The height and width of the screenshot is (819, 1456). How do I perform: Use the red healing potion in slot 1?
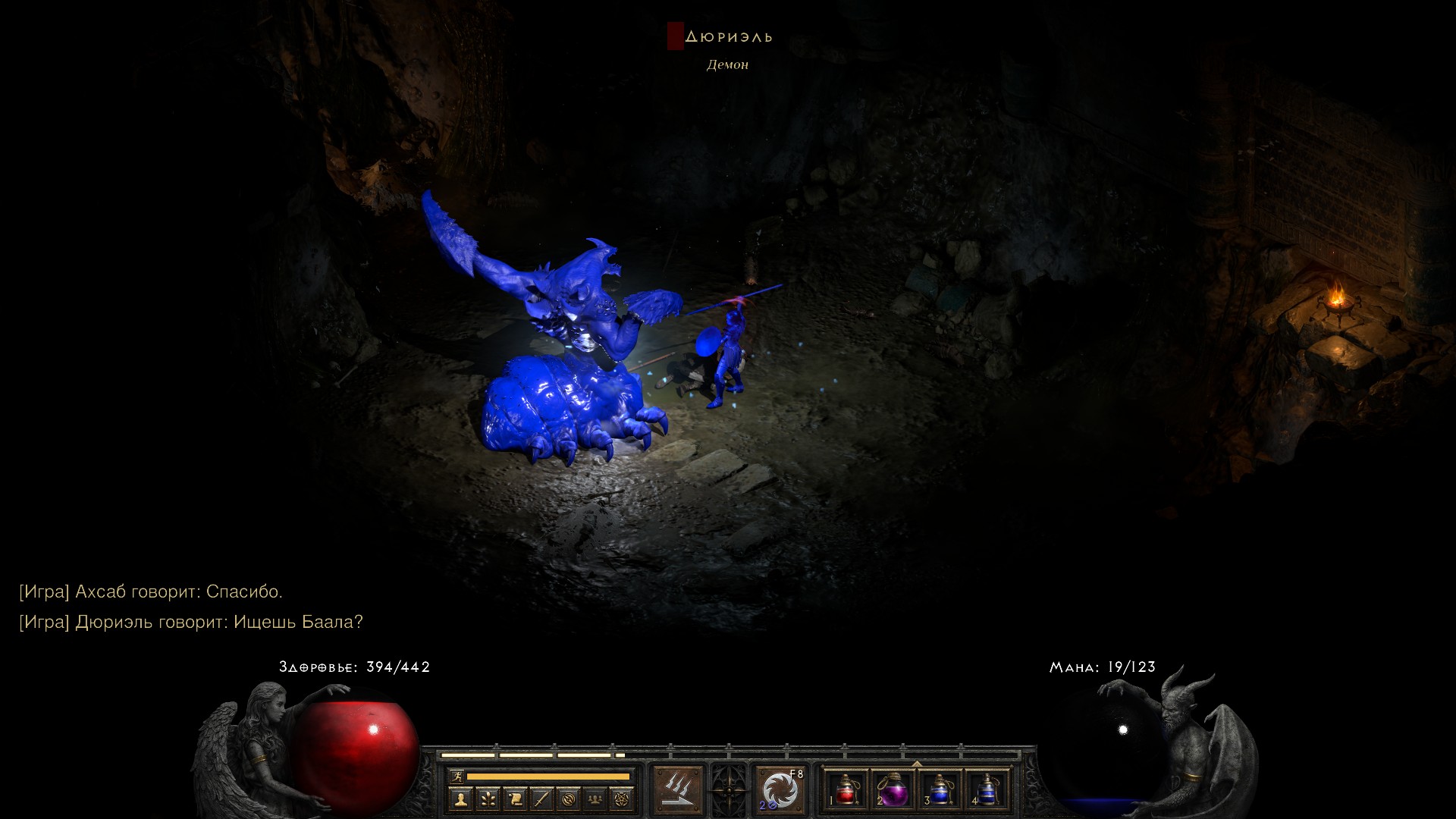click(x=846, y=790)
